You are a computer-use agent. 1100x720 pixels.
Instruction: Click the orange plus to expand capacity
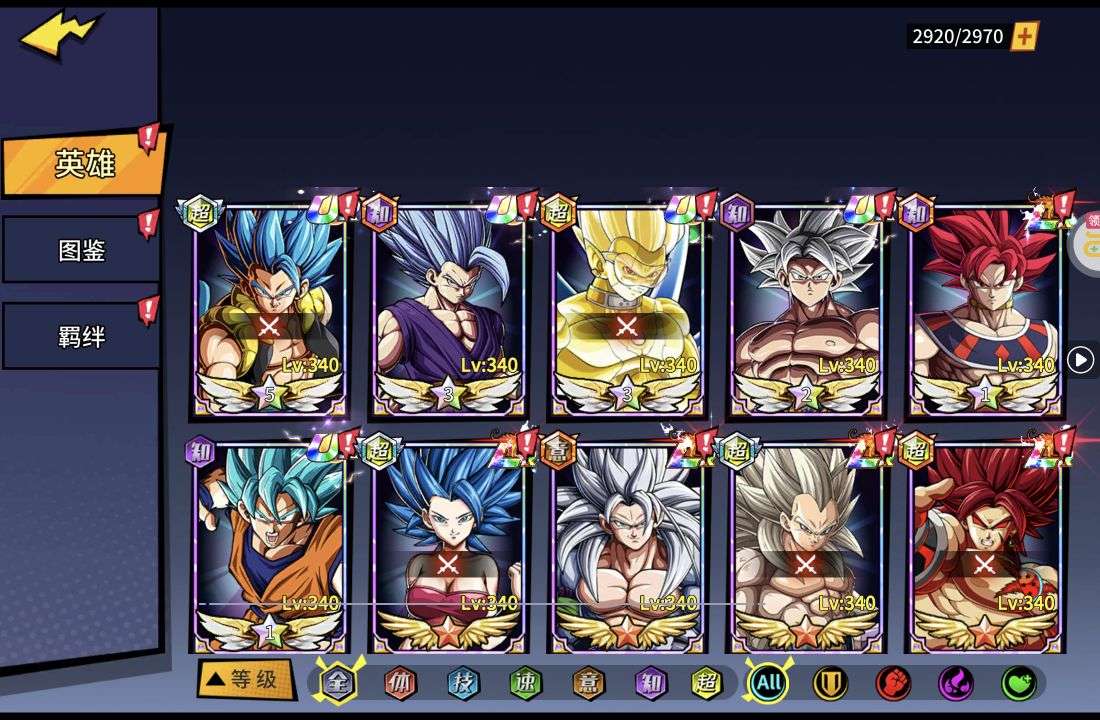pyautogui.click(x=1025, y=37)
